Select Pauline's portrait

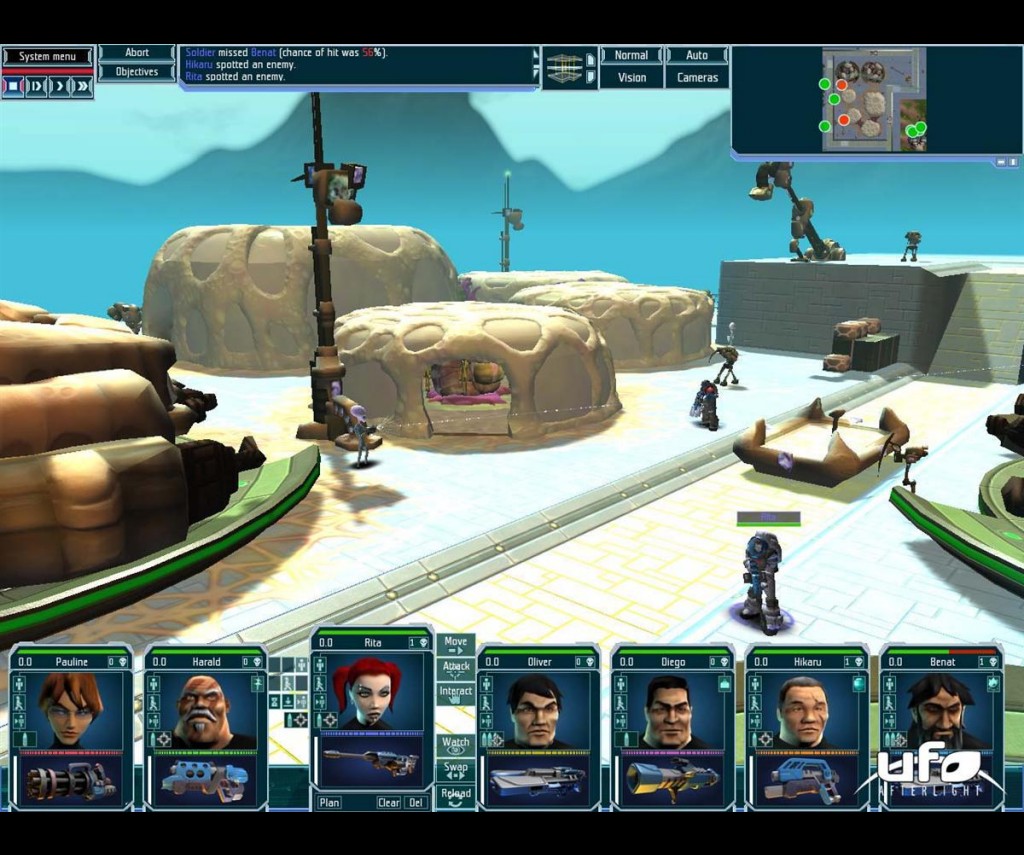tap(71, 709)
